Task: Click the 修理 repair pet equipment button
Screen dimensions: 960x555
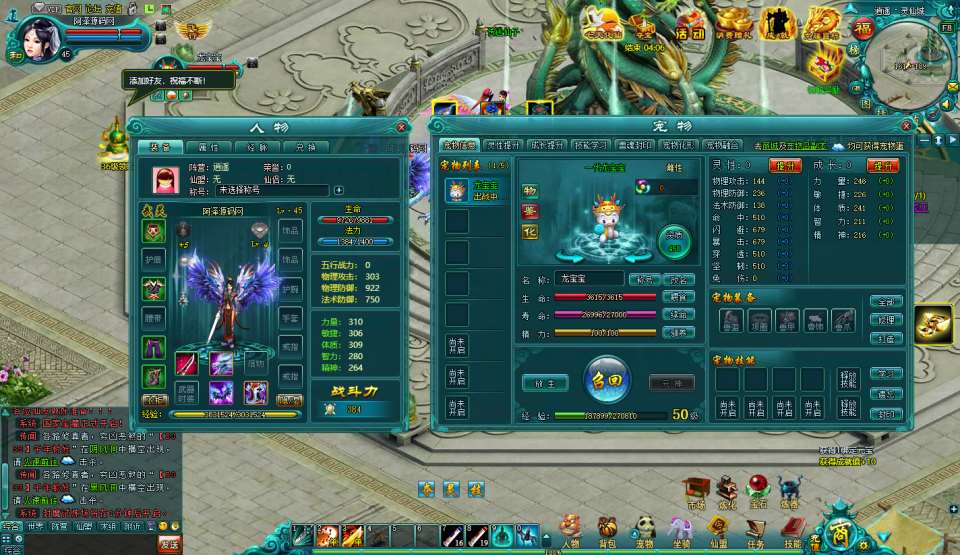Action: pyautogui.click(x=885, y=320)
